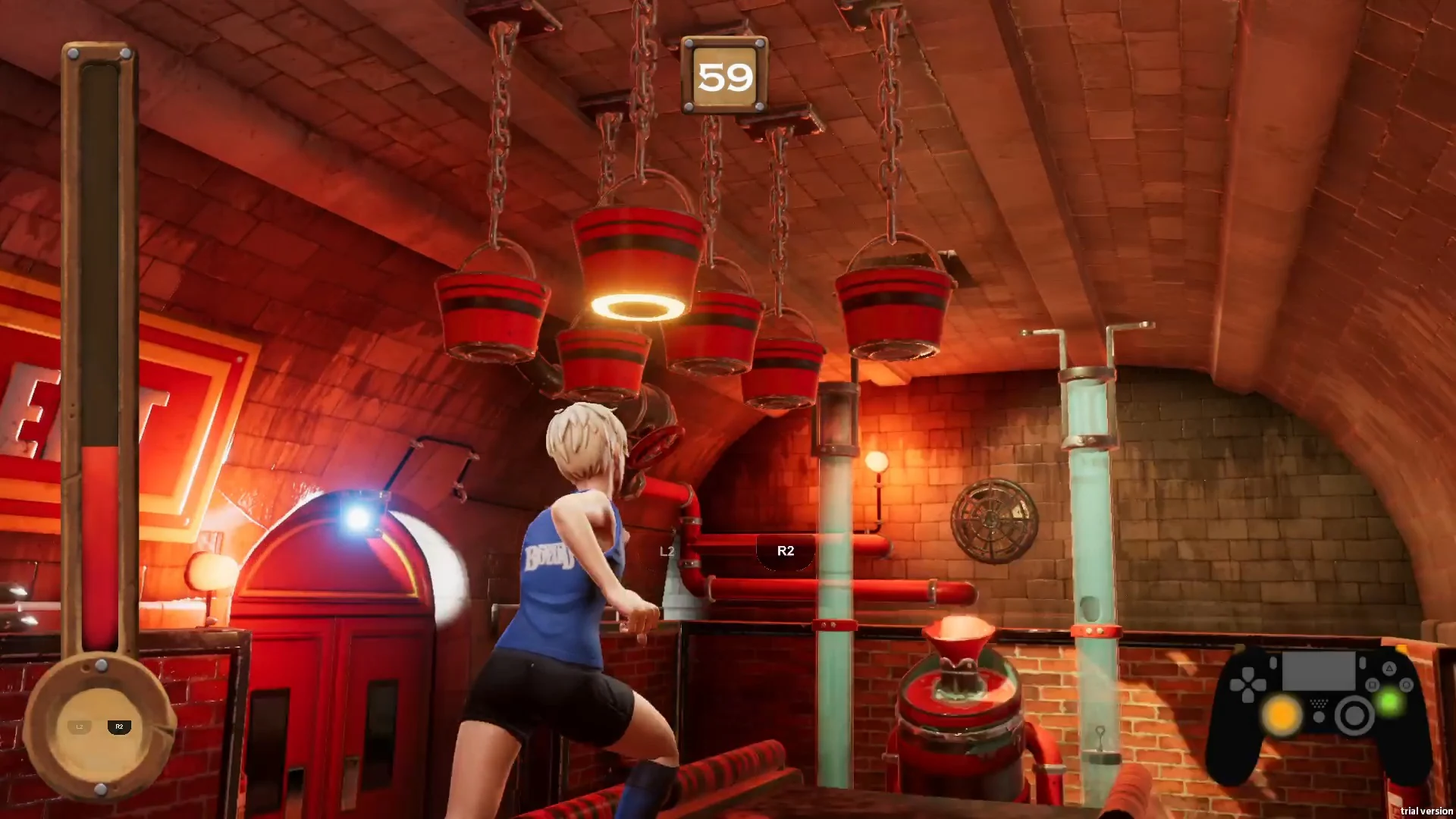1456x819 pixels.
Task: Select the D-pad on the controller diagram
Action: tap(1247, 685)
